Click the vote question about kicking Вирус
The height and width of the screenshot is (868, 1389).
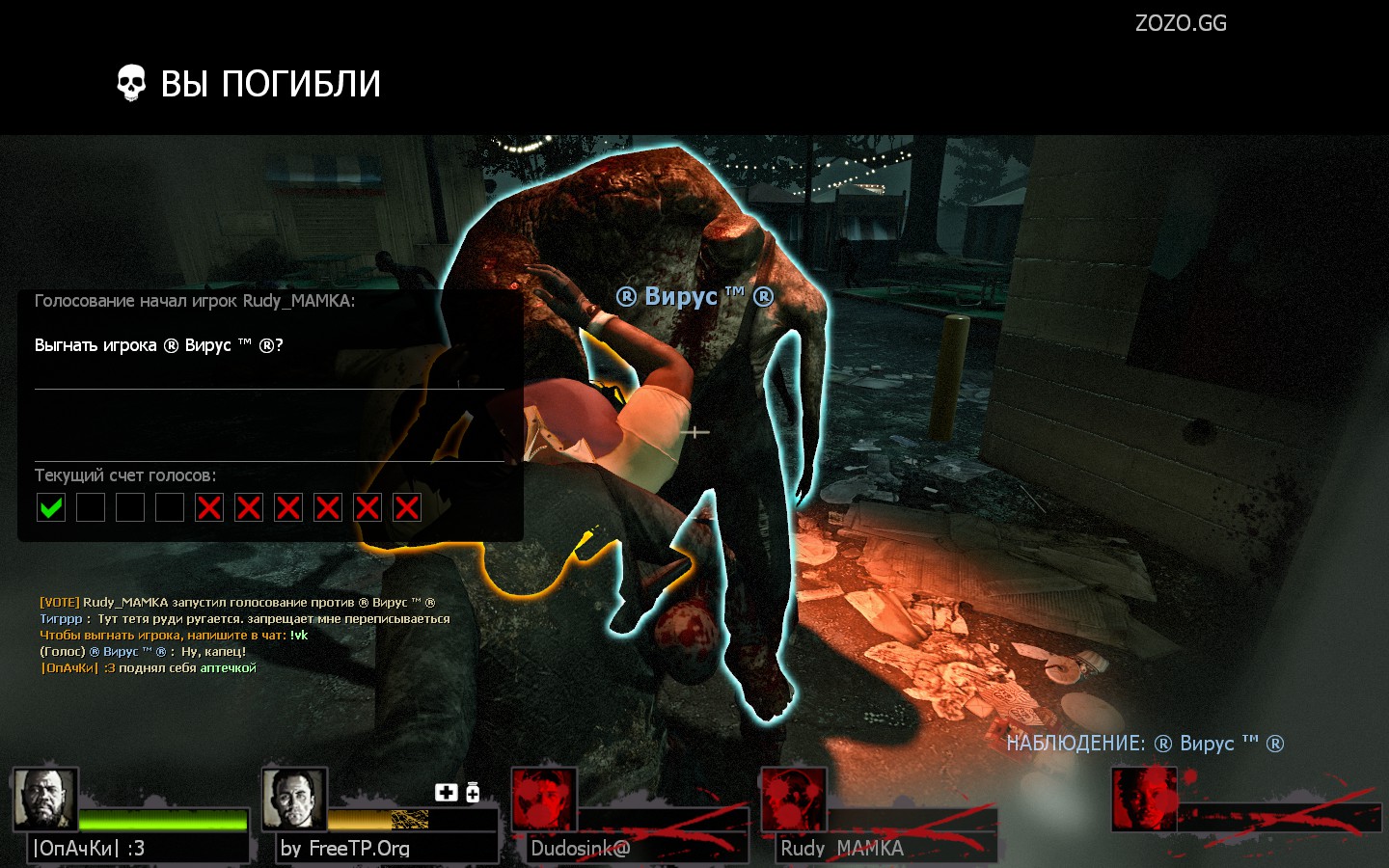coord(159,345)
